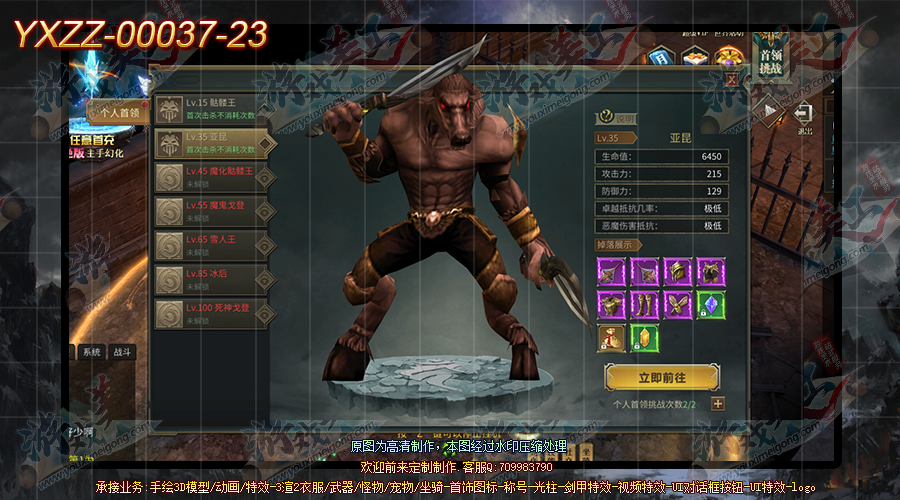Select the Lv.35 亚昆 boss entry

coord(213,143)
